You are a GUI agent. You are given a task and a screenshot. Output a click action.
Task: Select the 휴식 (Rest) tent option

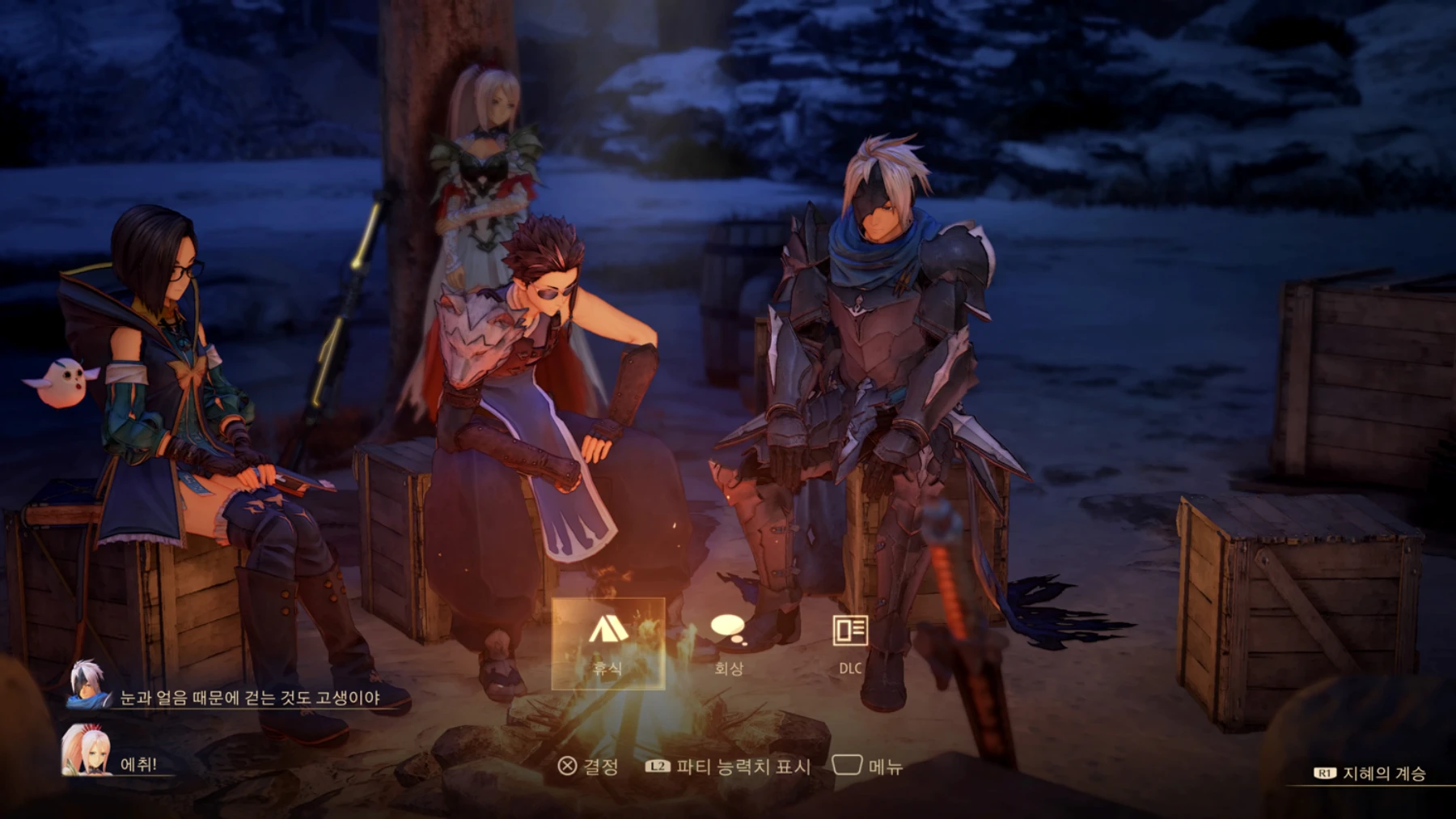(608, 643)
